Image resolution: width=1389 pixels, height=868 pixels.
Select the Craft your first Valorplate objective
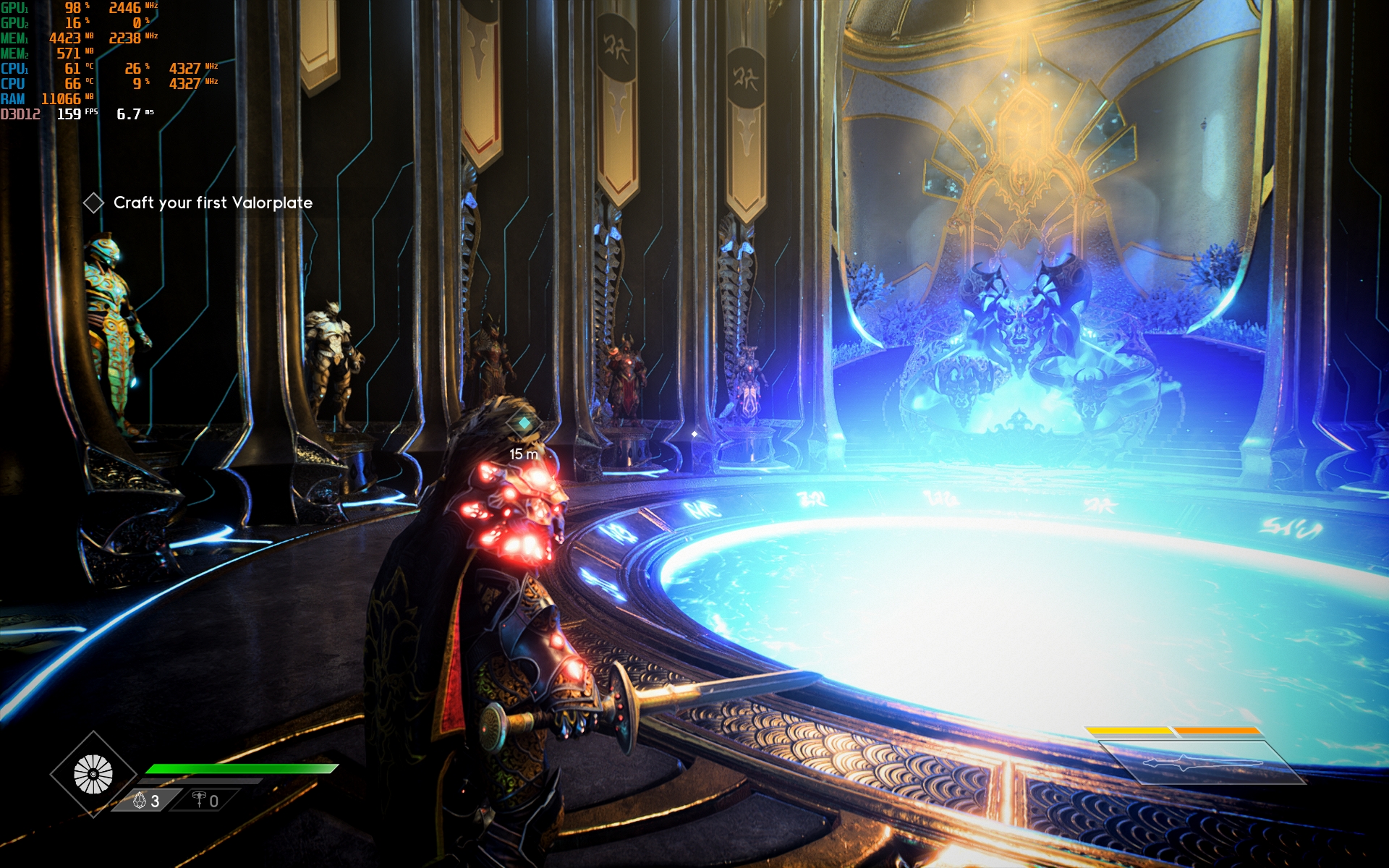[212, 203]
